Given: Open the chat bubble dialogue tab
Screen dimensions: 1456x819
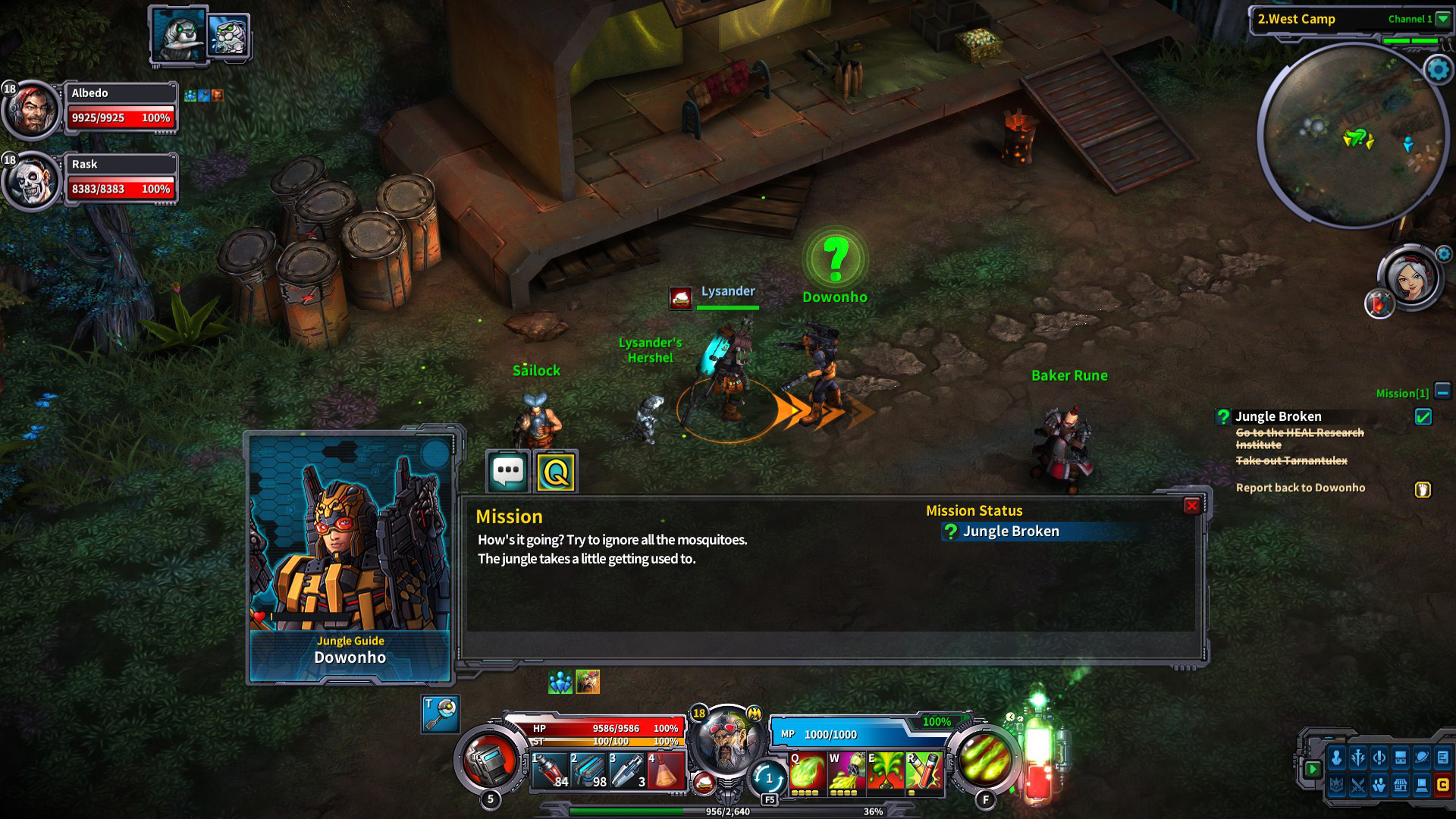Looking at the screenshot, I should pyautogui.click(x=507, y=472).
